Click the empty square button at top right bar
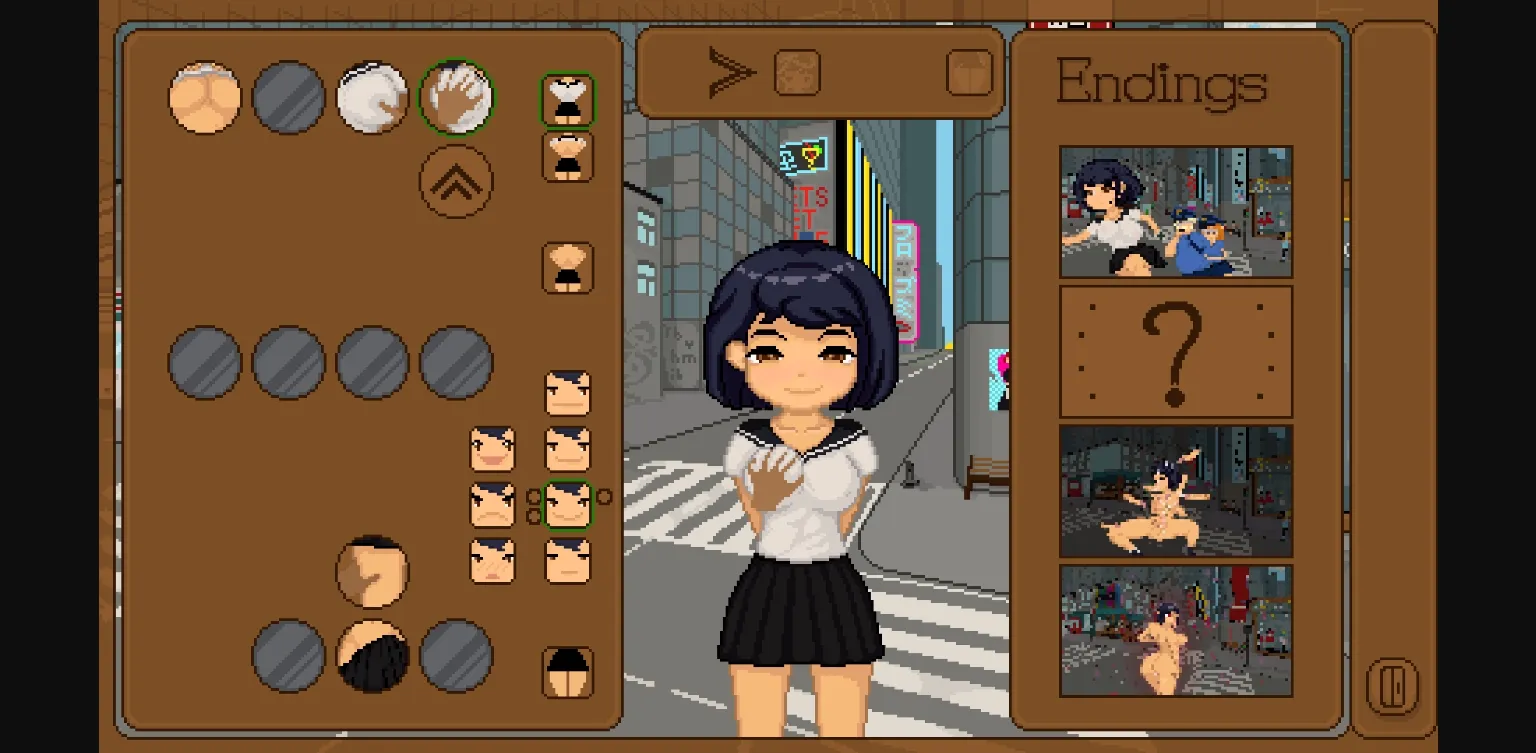This screenshot has height=753, width=1536. coord(967,70)
